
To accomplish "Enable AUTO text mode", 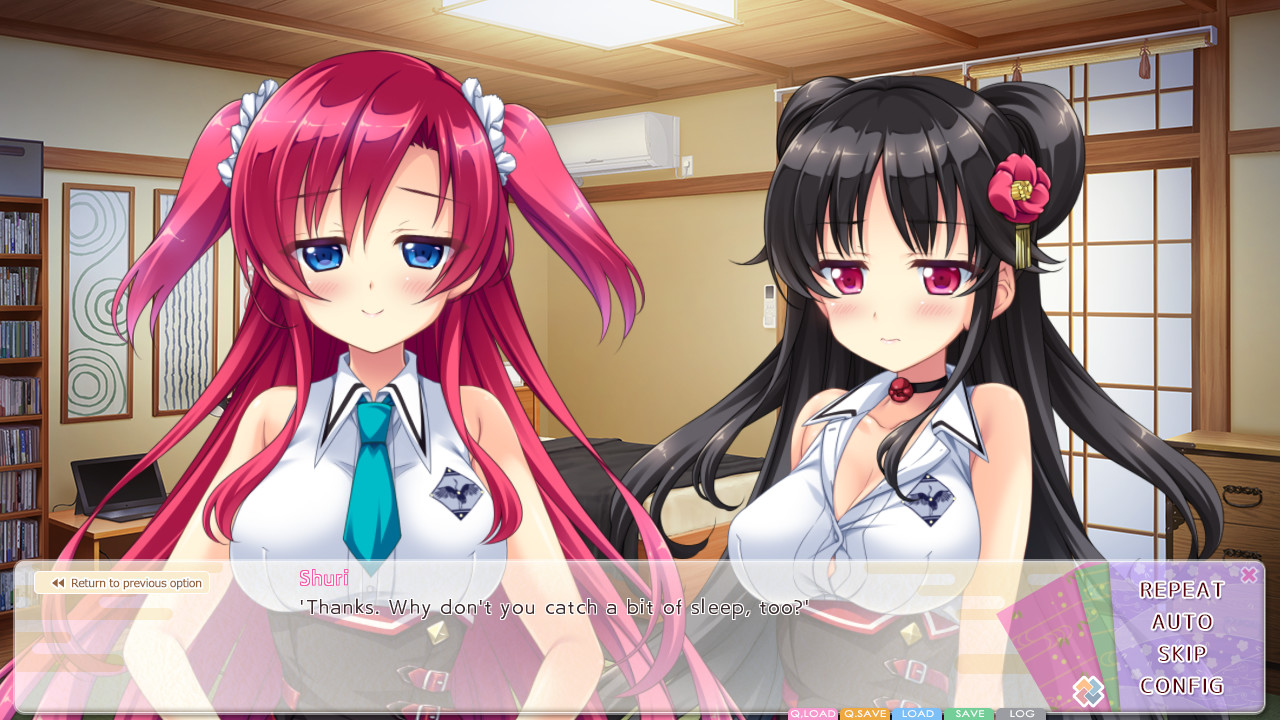I will 1181,621.
